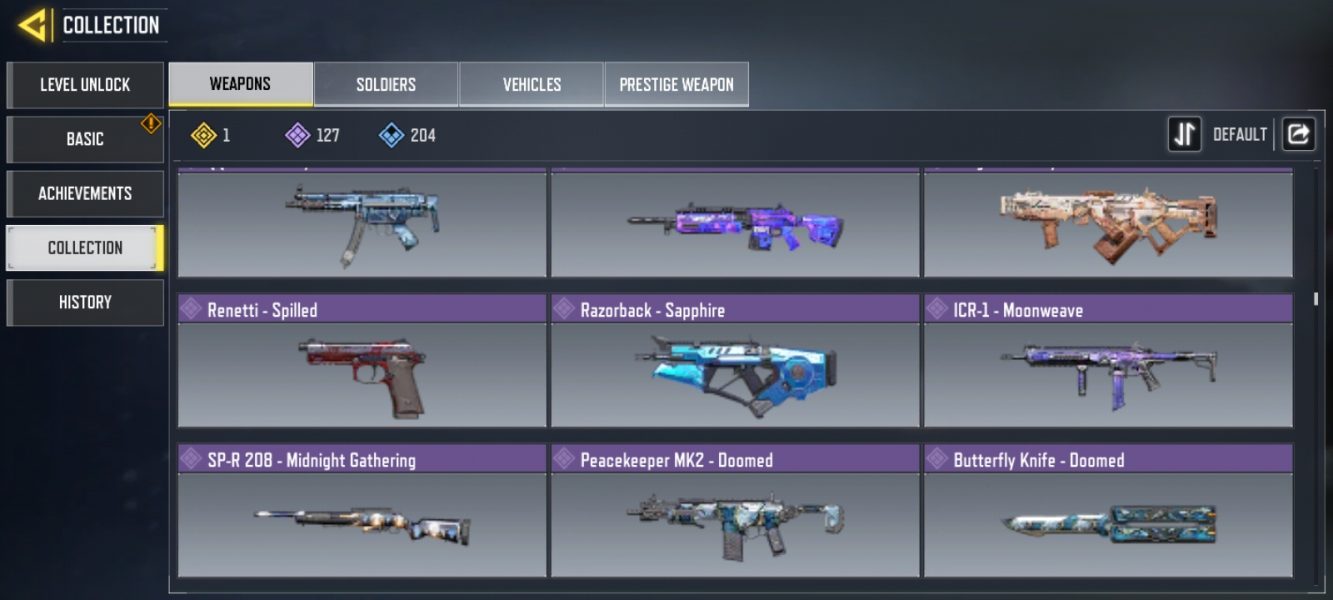Open the Prestige Weapon tab

pyautogui.click(x=676, y=85)
